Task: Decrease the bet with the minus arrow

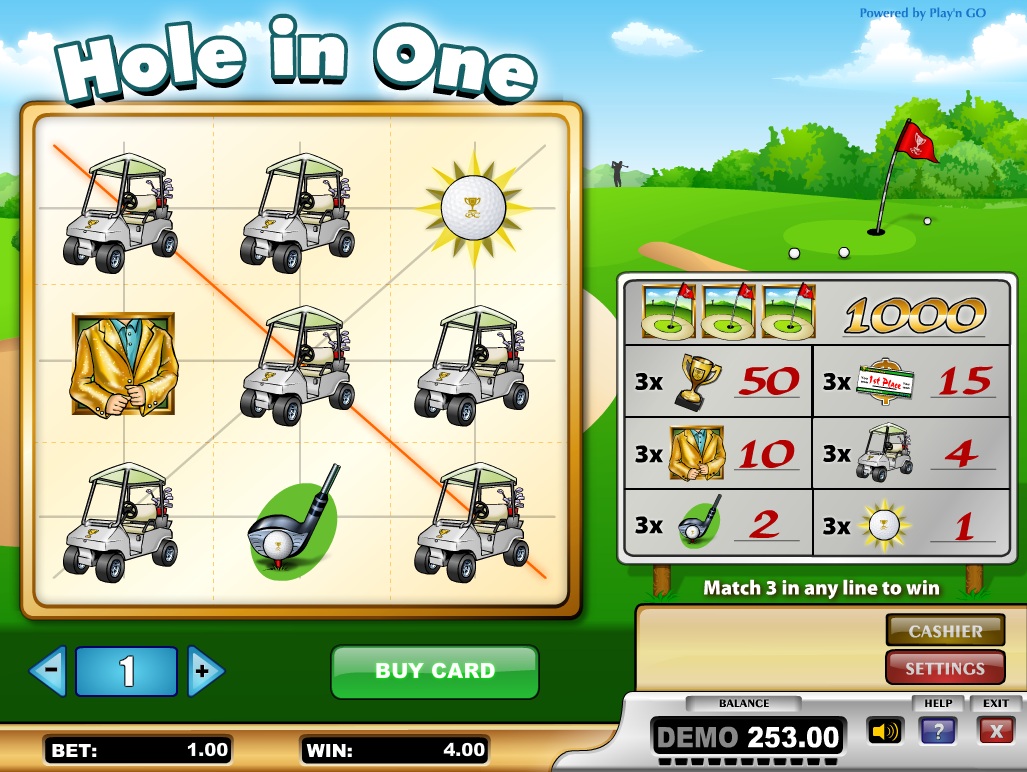Action: click(x=48, y=671)
